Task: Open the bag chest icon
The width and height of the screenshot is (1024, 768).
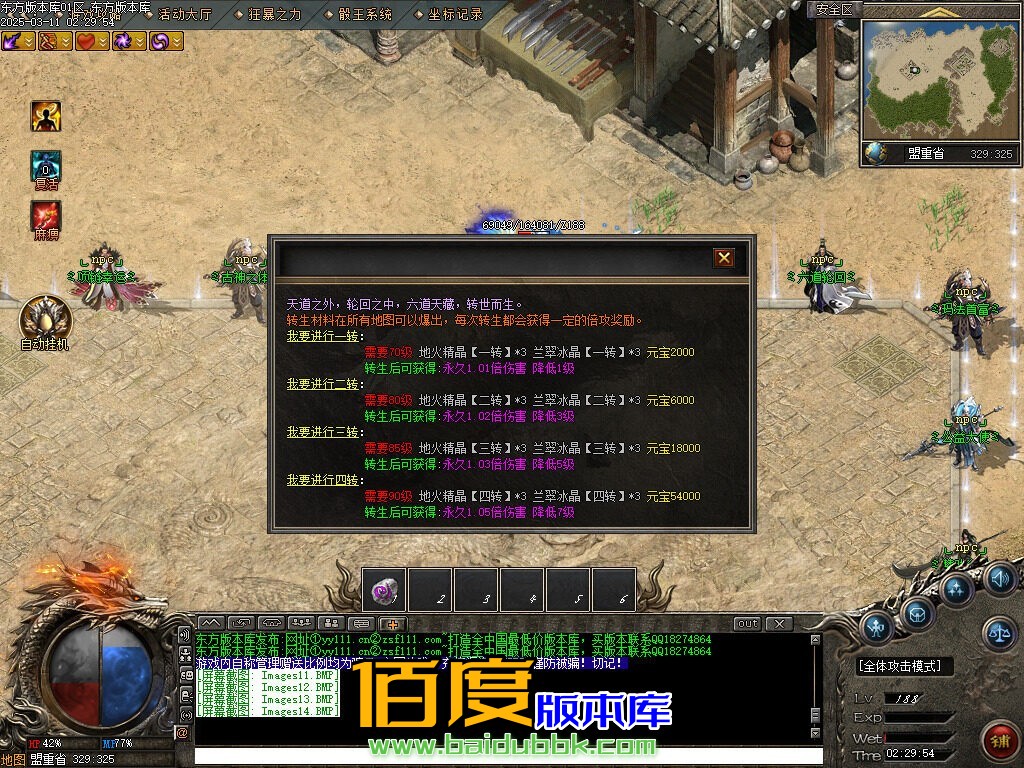Action: click(x=917, y=612)
